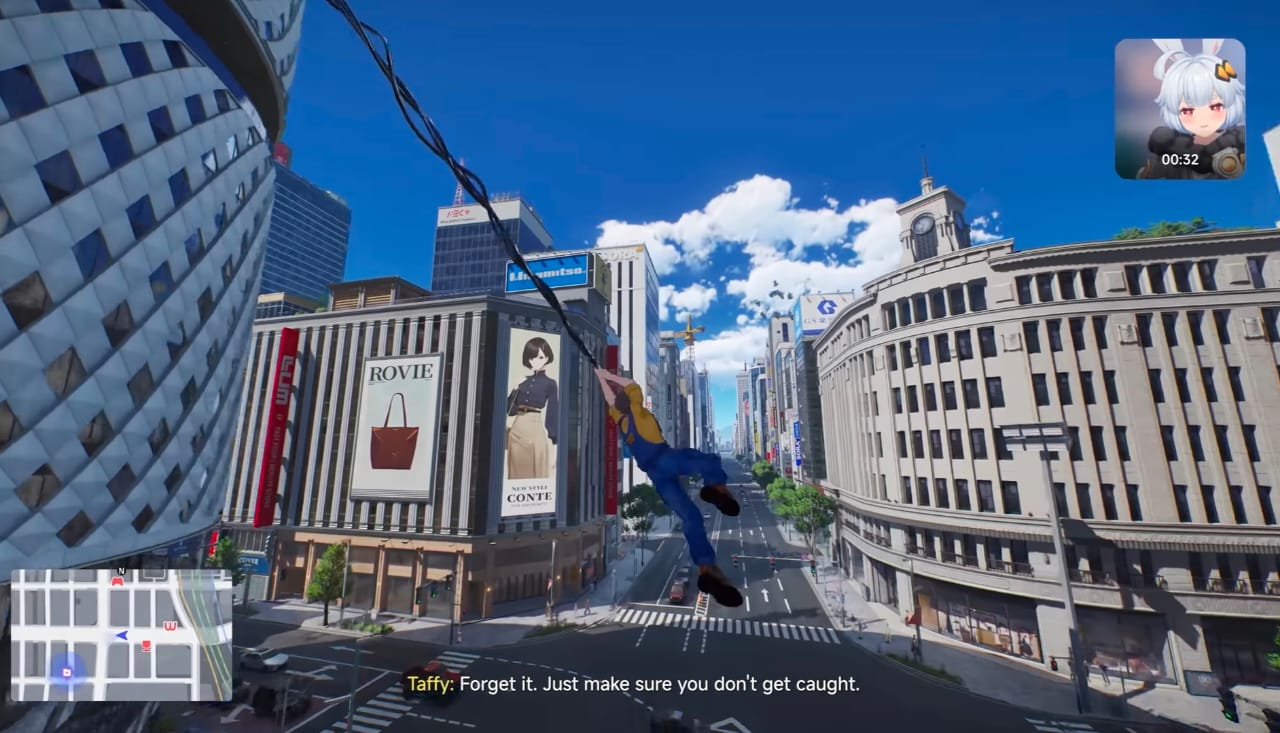Select the red car marker on minimap

click(117, 581)
